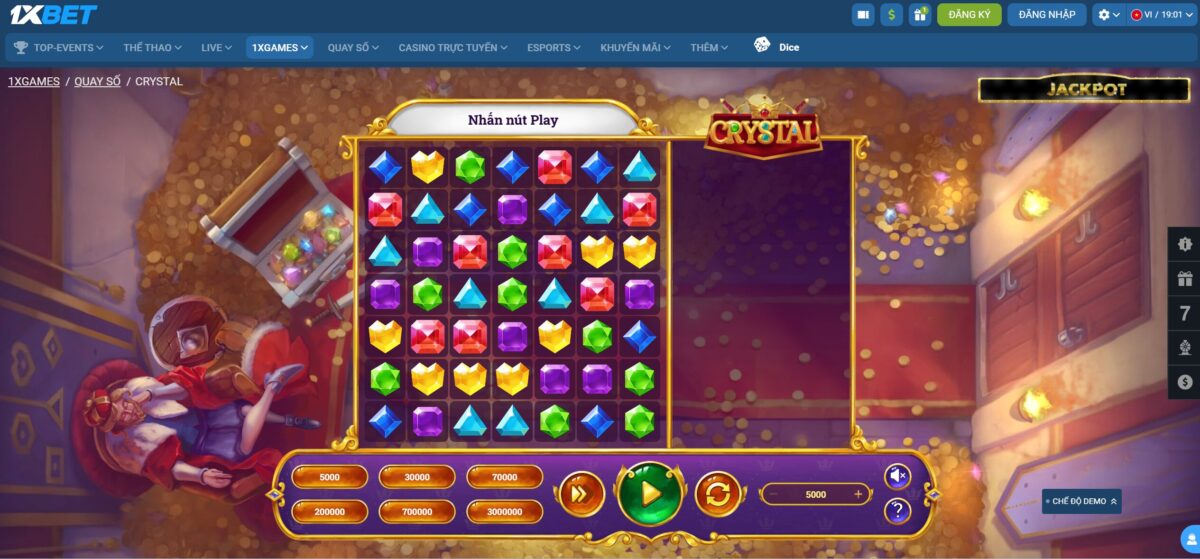
Task: Click the green Đăng Ký register button
Action: click(x=969, y=14)
